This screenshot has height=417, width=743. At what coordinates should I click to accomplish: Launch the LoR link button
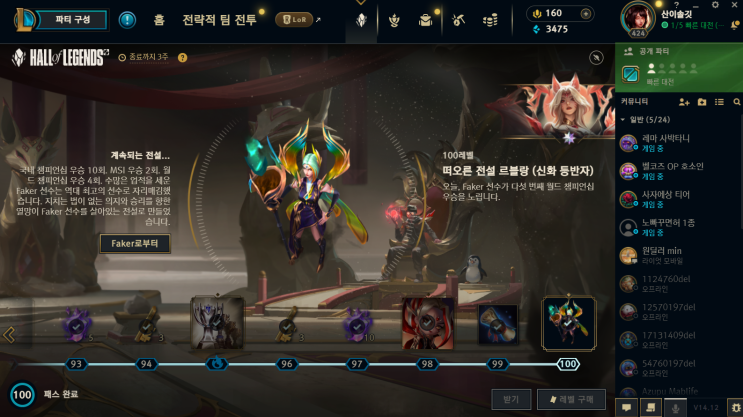(x=298, y=19)
